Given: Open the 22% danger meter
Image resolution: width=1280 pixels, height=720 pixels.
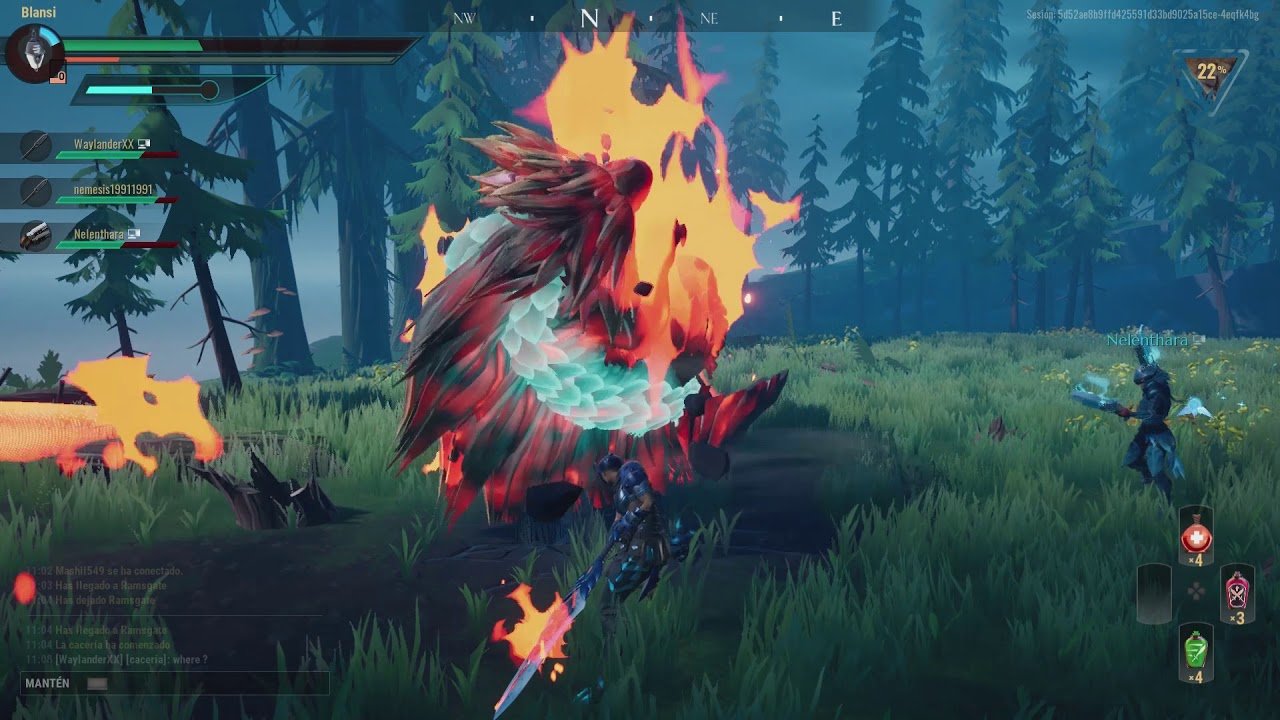Looking at the screenshot, I should click(1211, 73).
